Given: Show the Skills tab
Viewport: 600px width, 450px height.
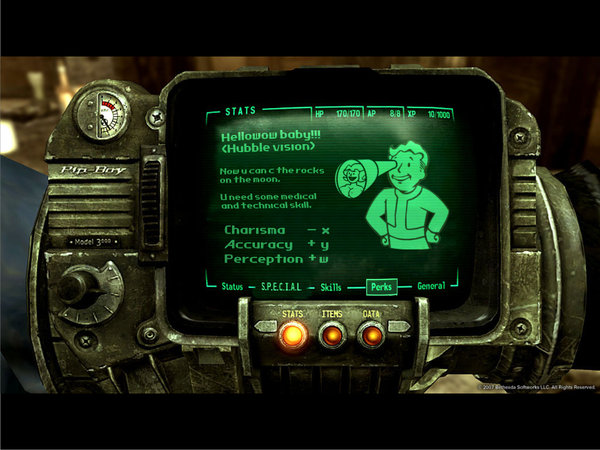Looking at the screenshot, I should pyautogui.click(x=330, y=287).
